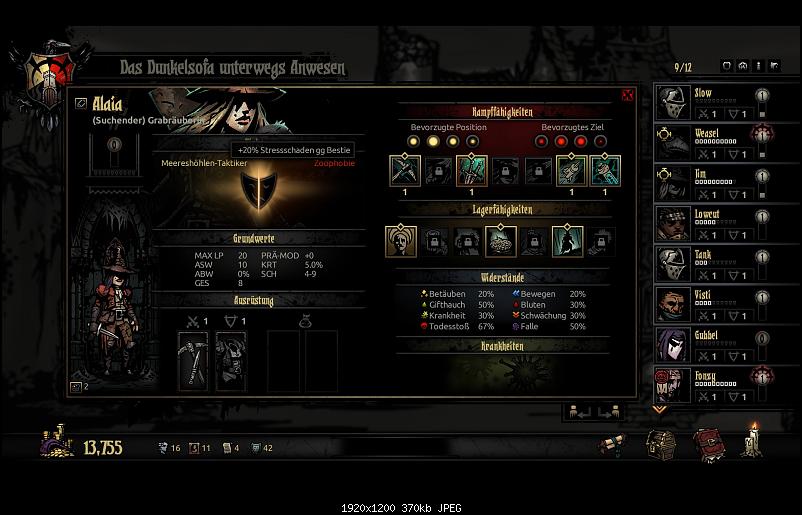
Task: Open the rolled map scroll icon
Action: click(612, 443)
